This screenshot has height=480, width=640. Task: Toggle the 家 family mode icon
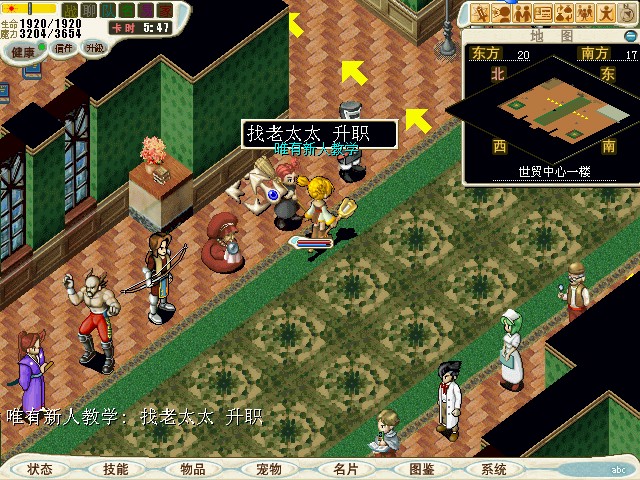click(x=164, y=11)
